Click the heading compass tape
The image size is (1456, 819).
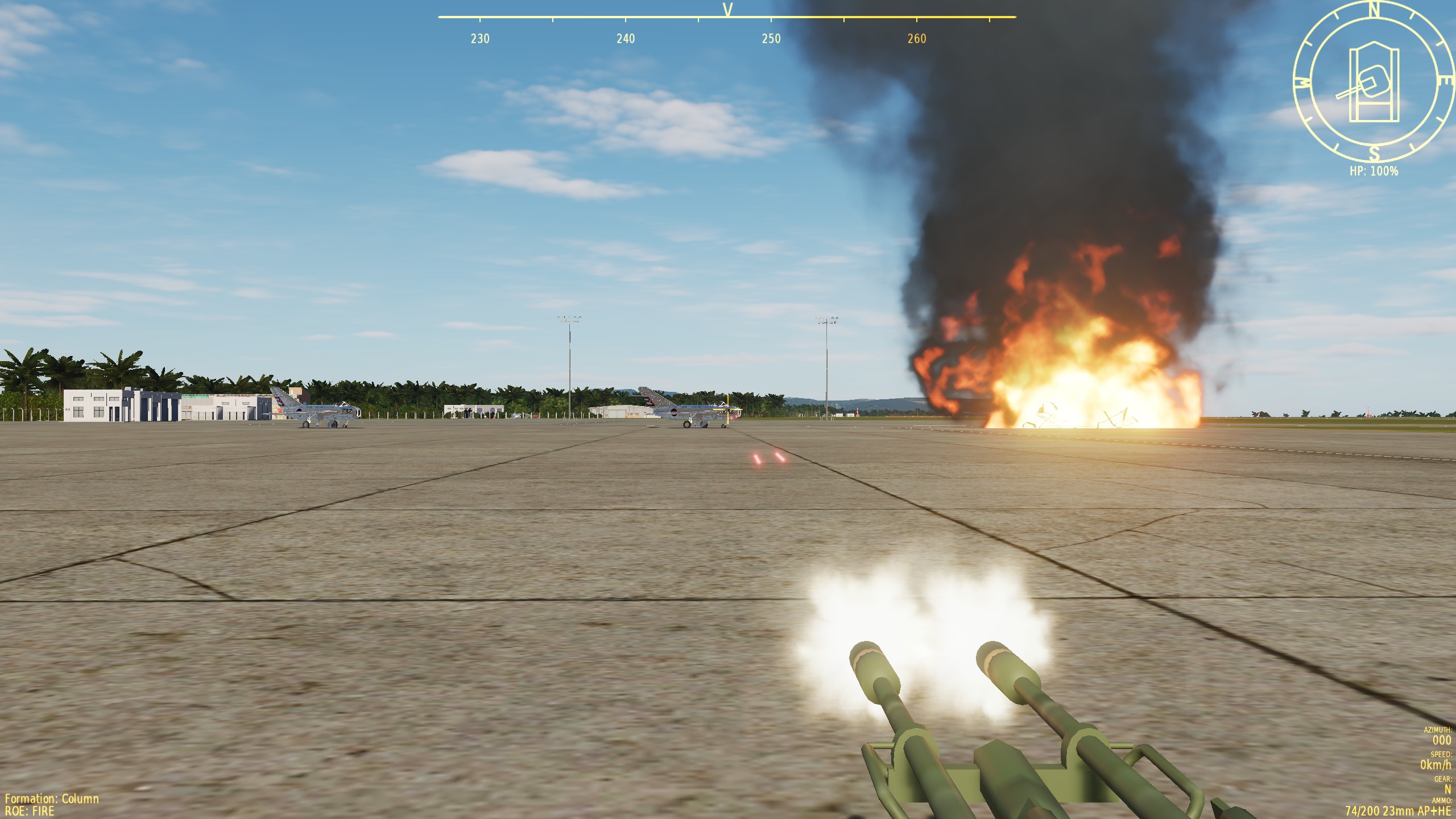(x=726, y=26)
